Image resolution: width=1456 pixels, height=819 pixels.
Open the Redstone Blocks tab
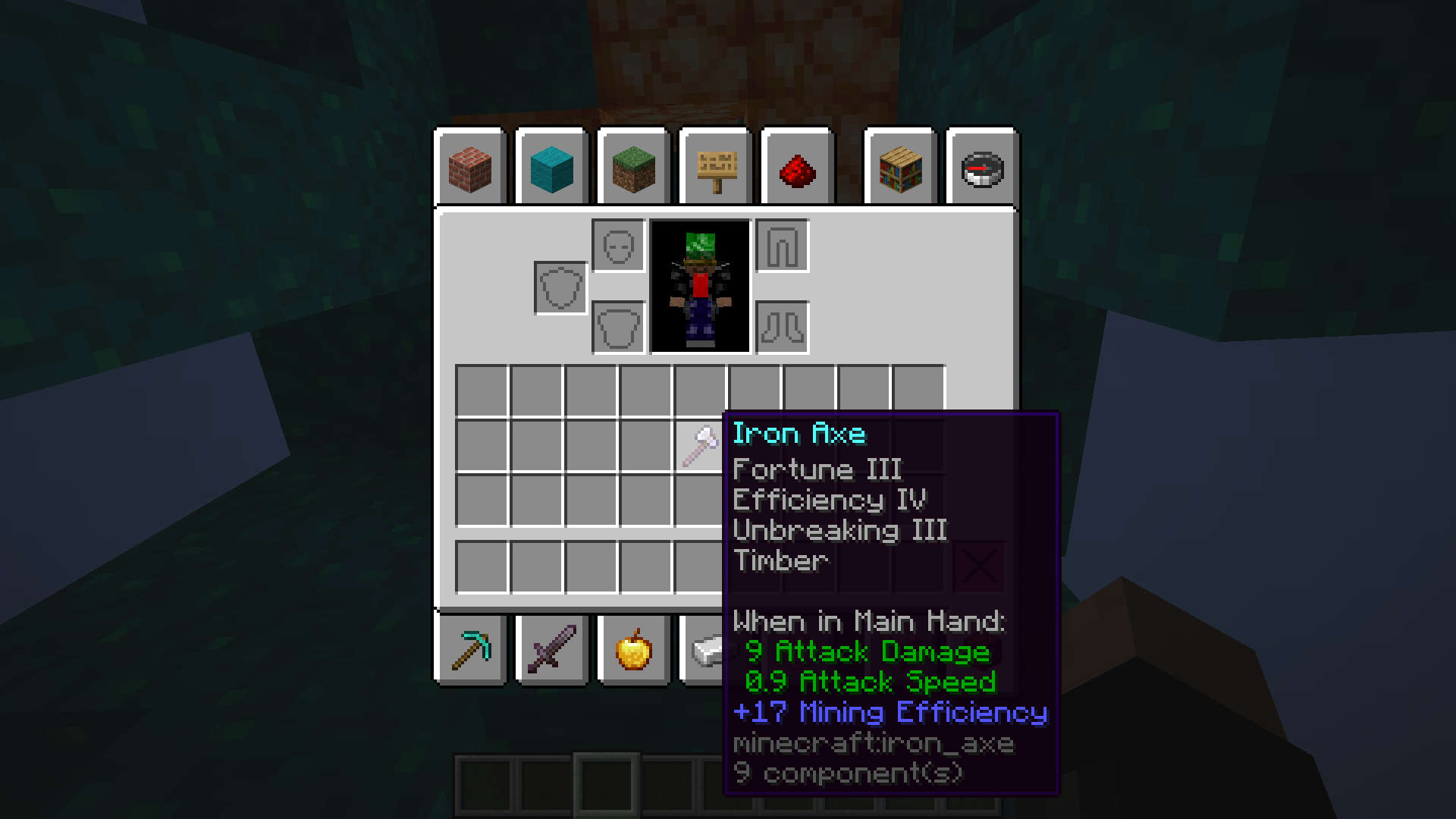[x=796, y=171]
